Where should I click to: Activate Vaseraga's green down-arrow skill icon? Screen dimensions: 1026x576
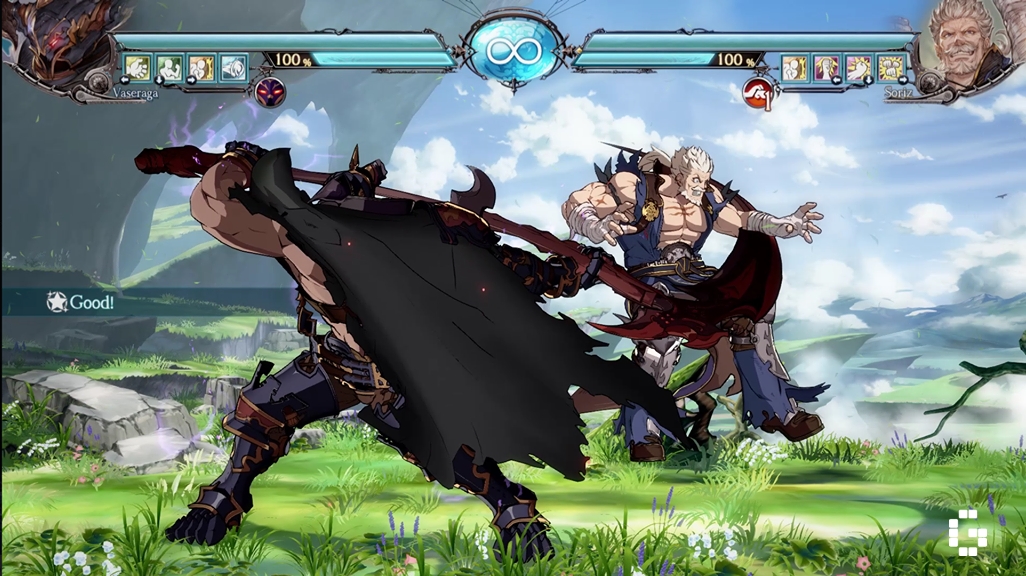pos(169,67)
